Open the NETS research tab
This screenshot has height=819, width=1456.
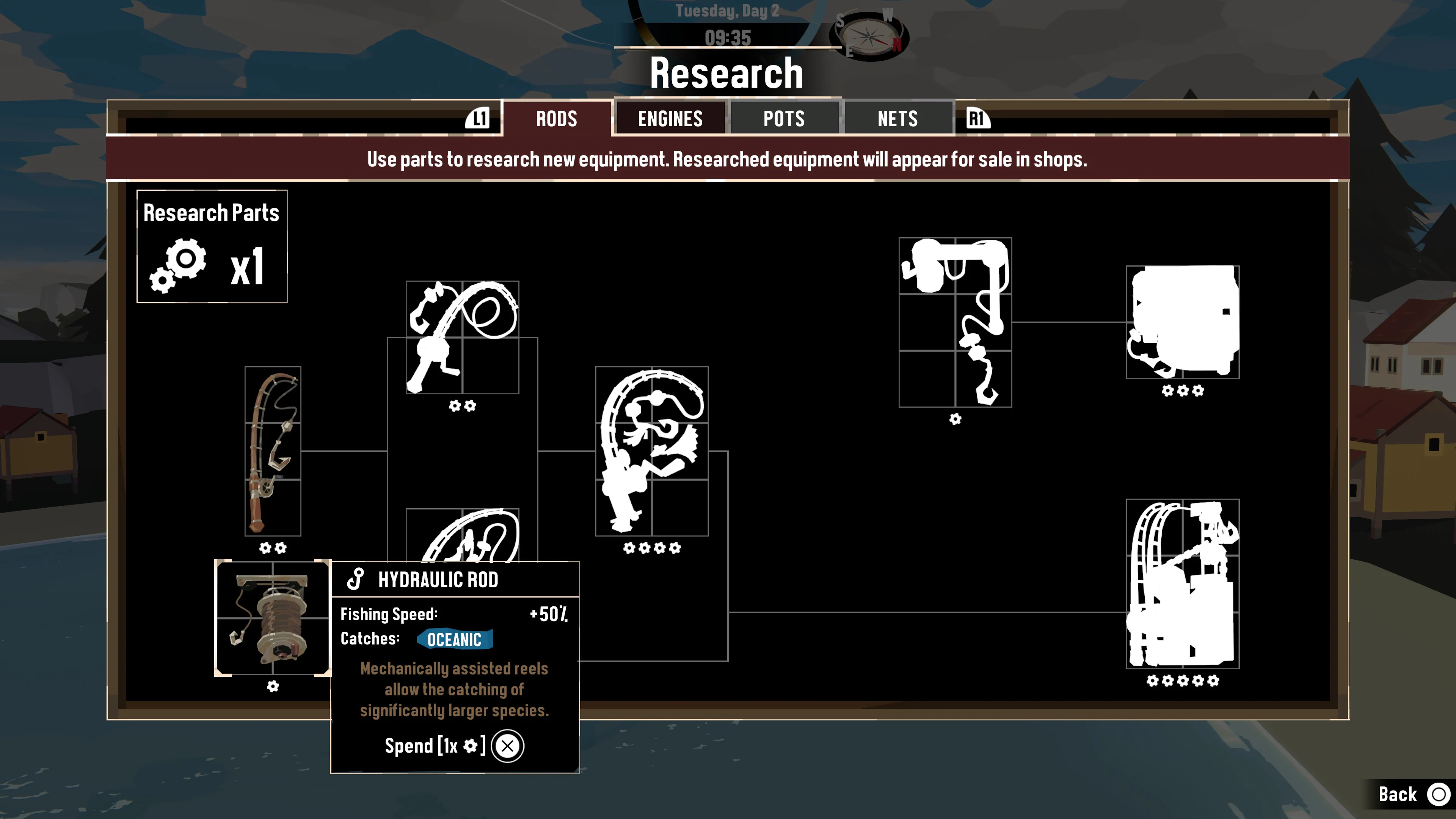897,119
